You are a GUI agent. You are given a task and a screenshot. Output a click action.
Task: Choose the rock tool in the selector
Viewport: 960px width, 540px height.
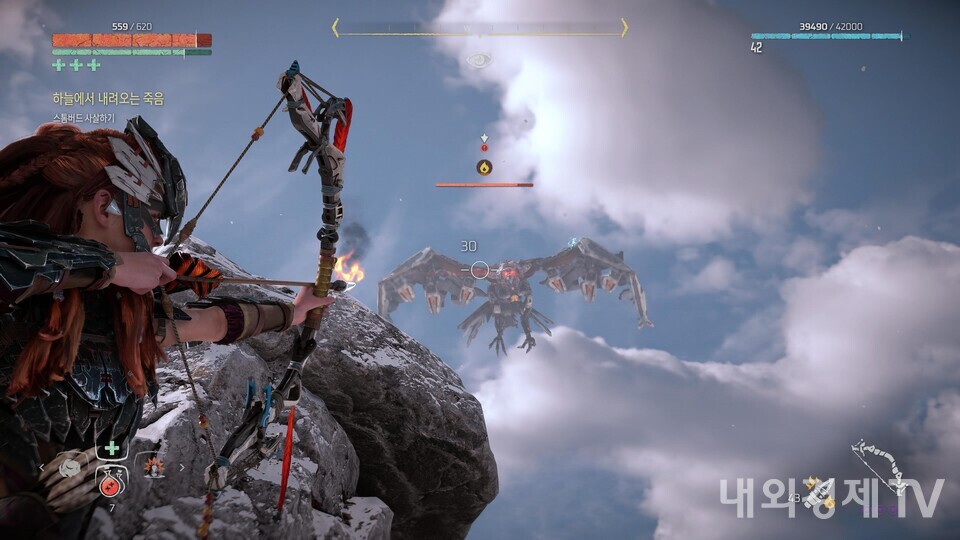(x=69, y=467)
